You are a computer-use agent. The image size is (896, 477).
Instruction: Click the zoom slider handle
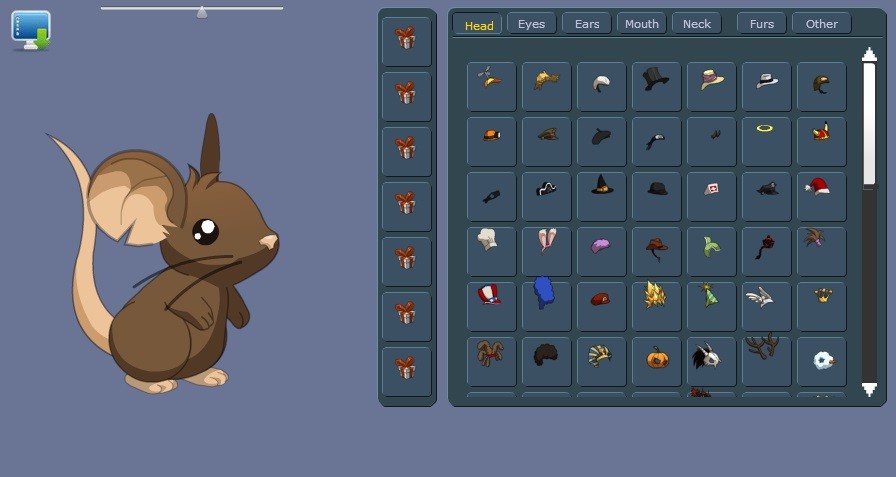pyautogui.click(x=202, y=12)
